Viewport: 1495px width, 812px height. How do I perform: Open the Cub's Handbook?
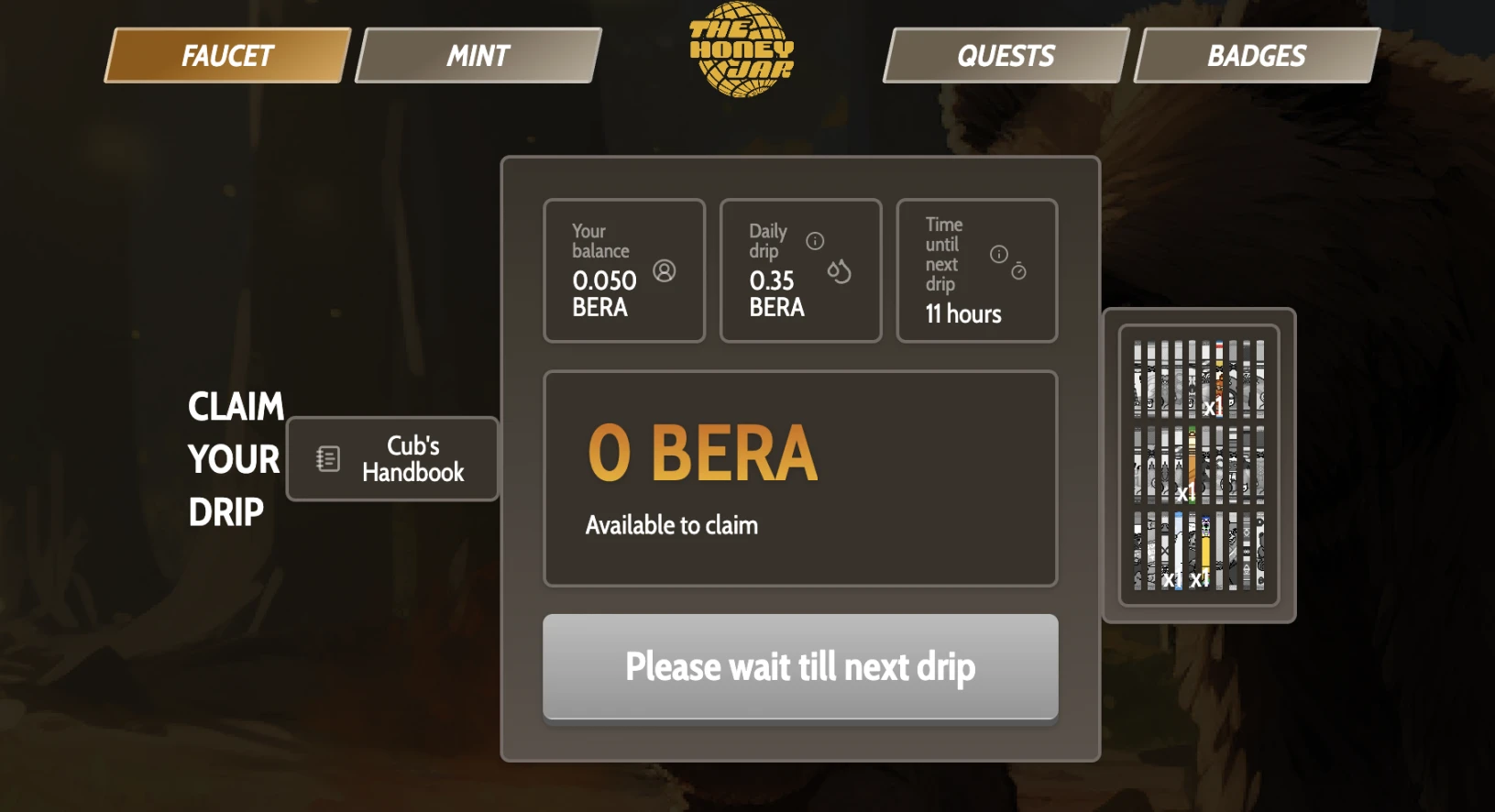392,459
